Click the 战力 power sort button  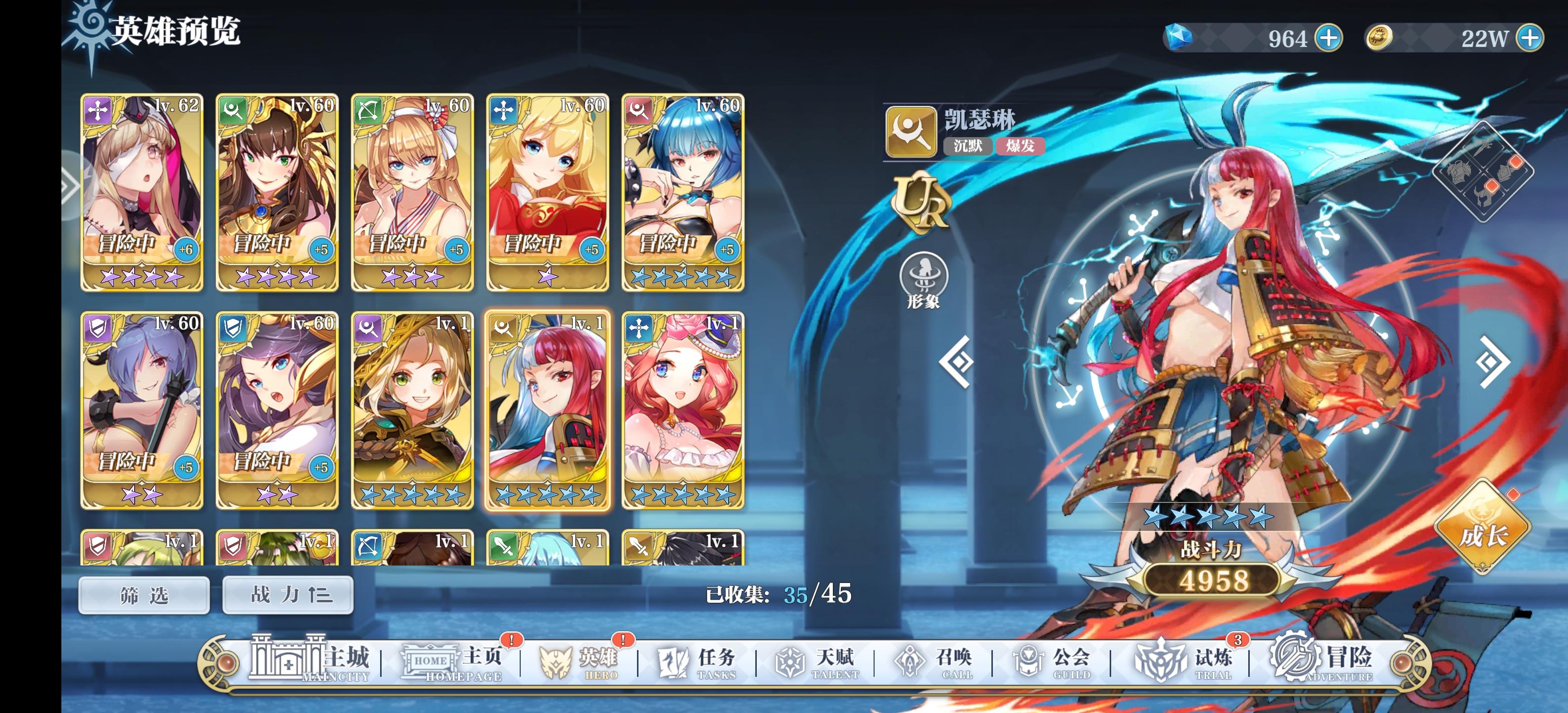pyautogui.click(x=287, y=596)
